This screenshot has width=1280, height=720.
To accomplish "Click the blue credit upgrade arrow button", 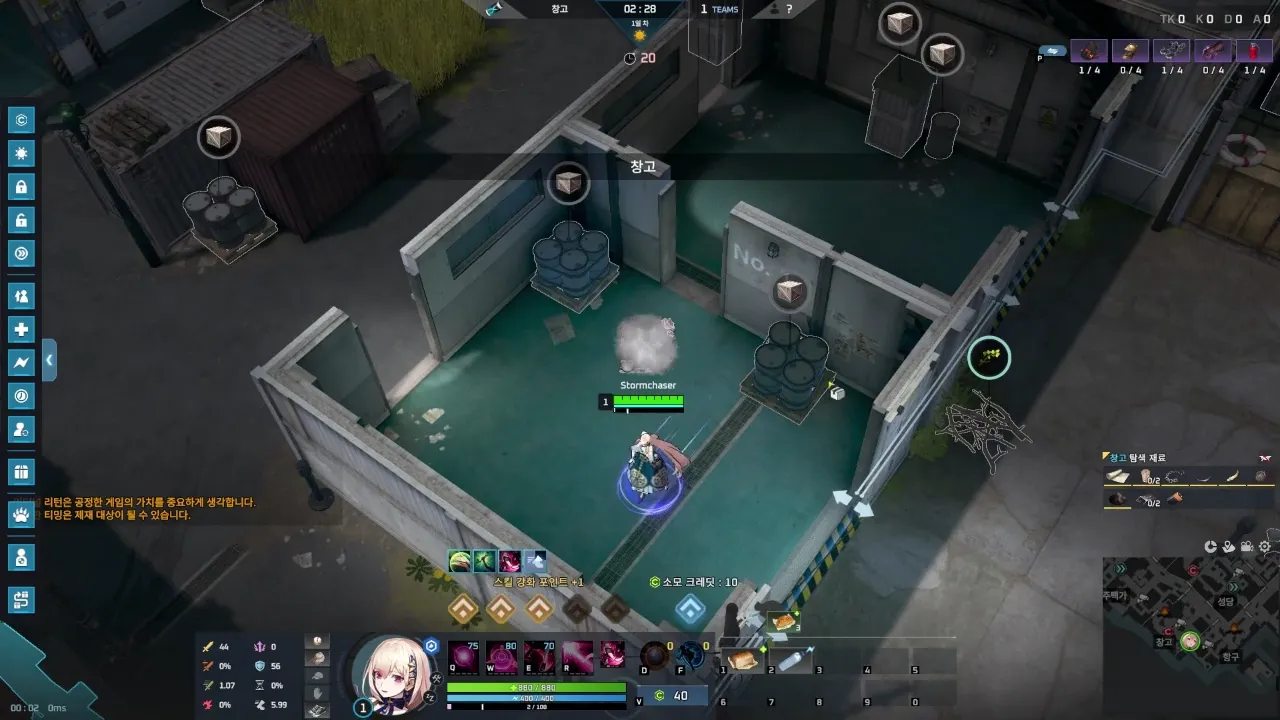I will pos(690,608).
